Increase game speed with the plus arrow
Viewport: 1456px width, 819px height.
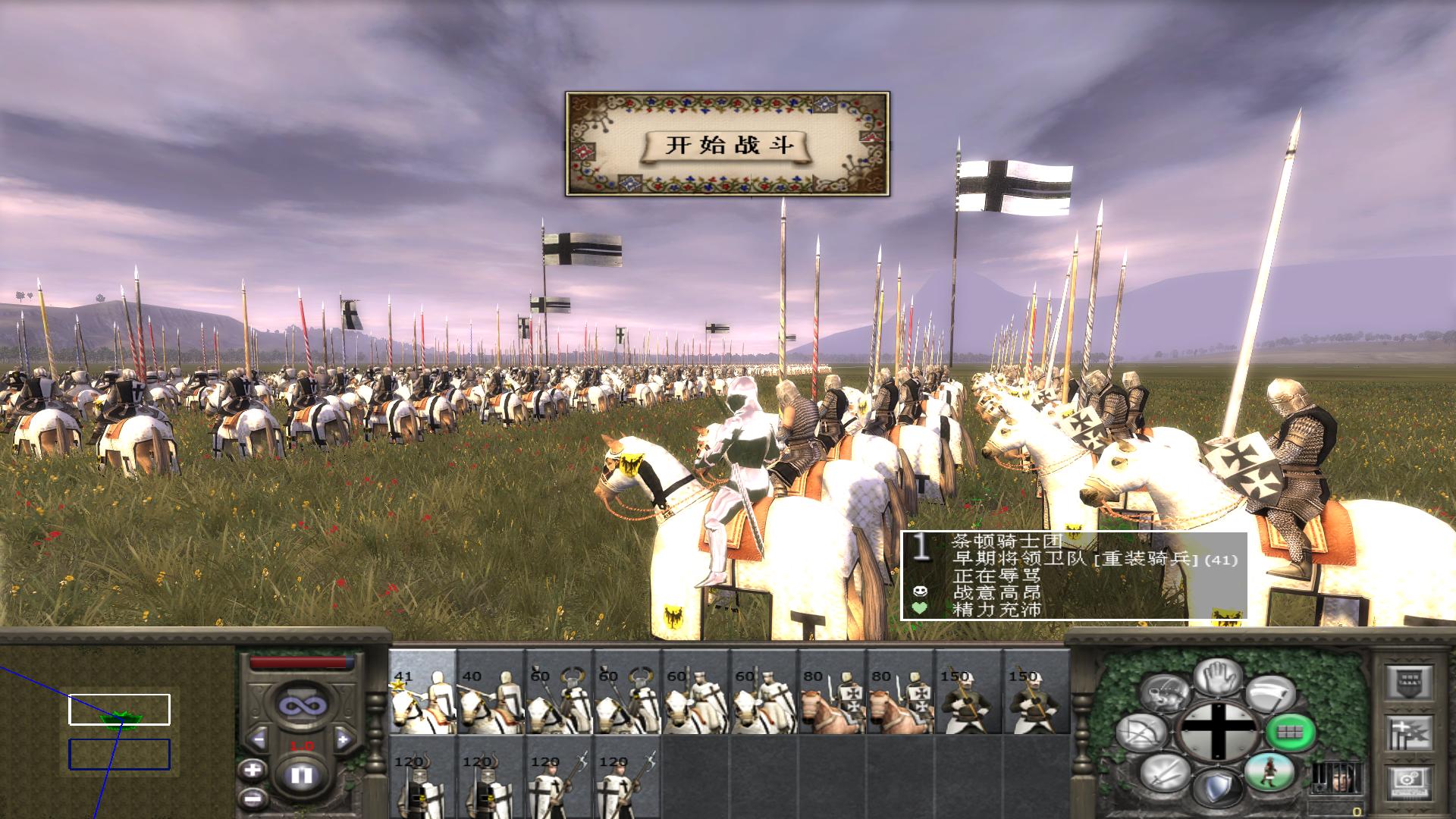click(343, 739)
